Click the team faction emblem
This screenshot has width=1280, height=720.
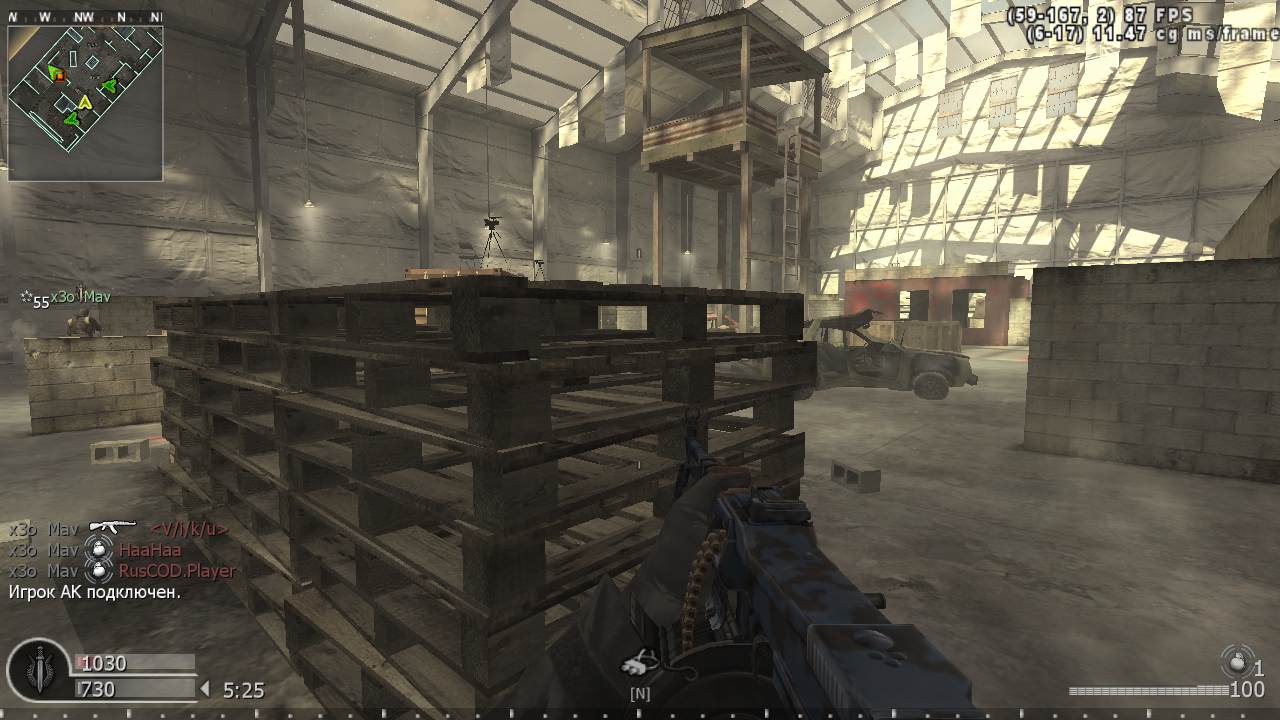(39, 670)
